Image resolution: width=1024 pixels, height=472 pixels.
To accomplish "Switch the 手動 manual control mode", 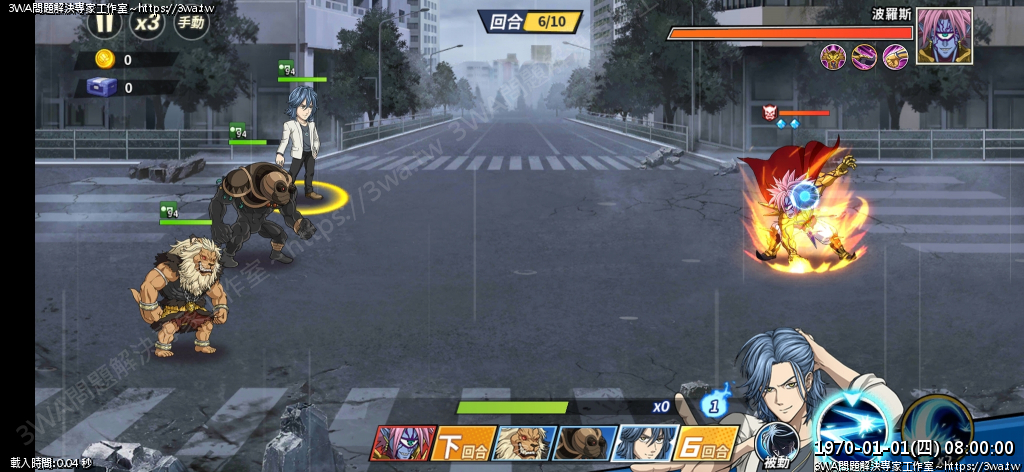I will [x=191, y=22].
